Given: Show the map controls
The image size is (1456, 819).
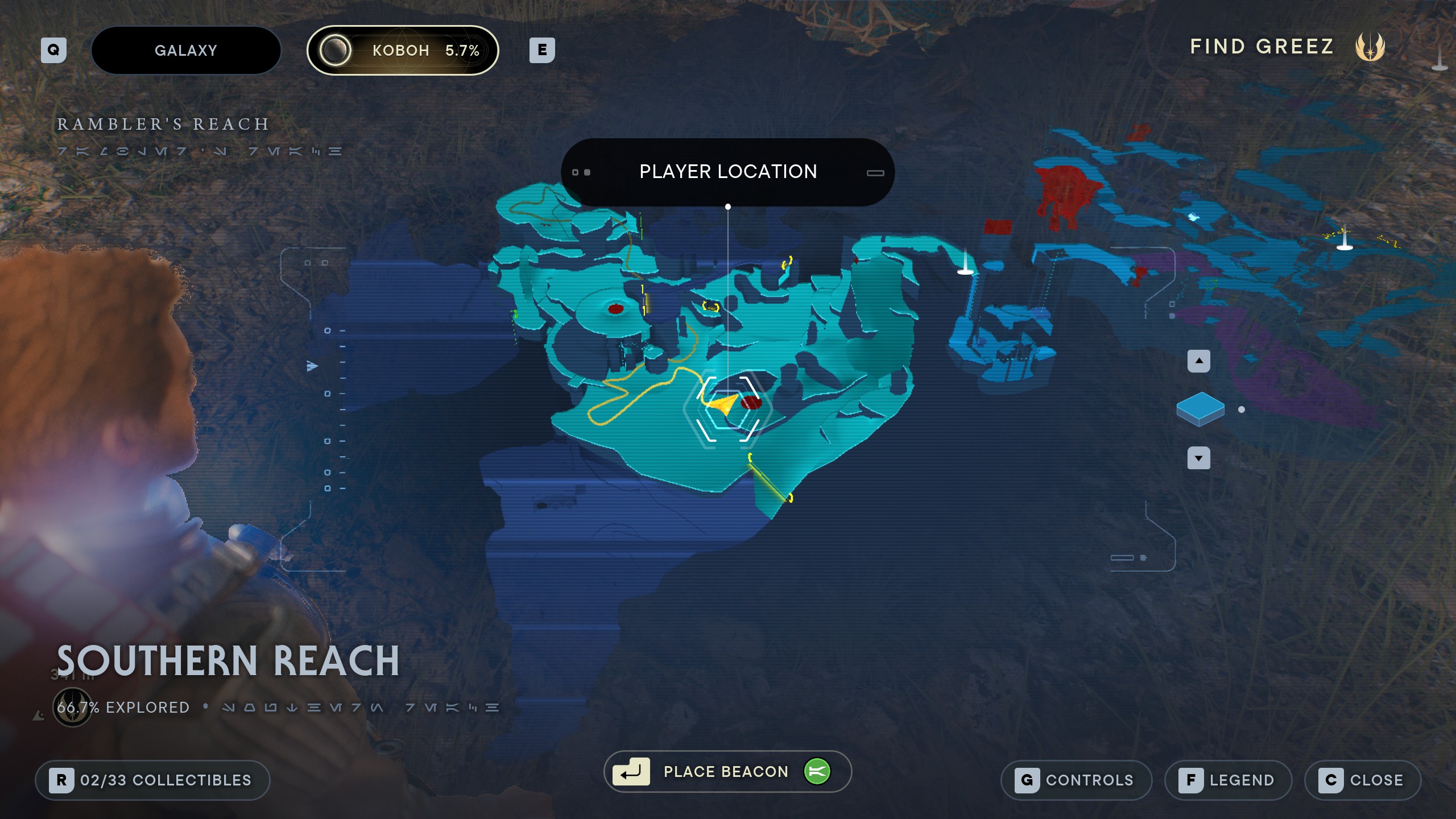Looking at the screenshot, I should pyautogui.click(x=1076, y=780).
